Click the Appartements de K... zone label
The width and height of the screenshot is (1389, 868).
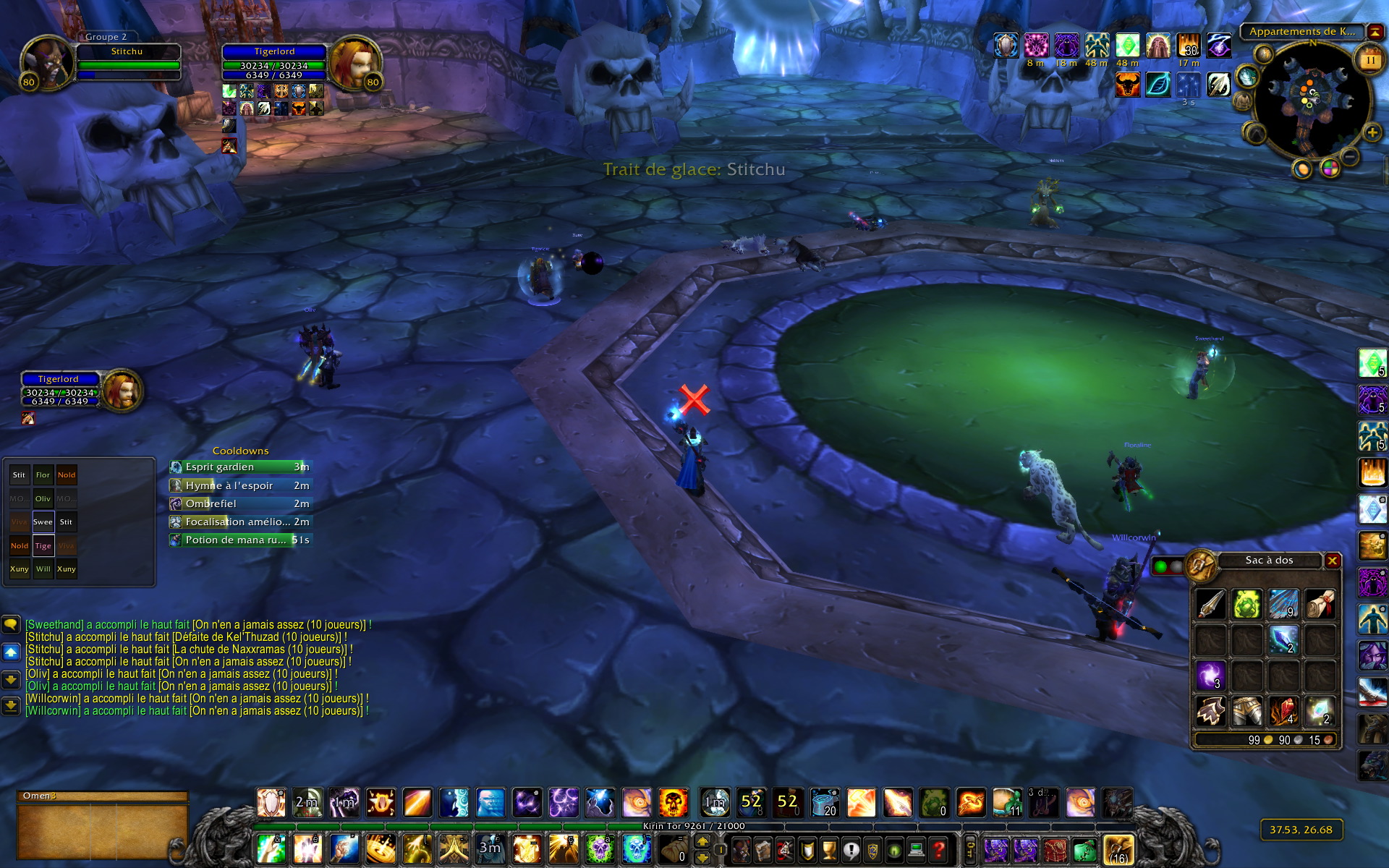1301,32
